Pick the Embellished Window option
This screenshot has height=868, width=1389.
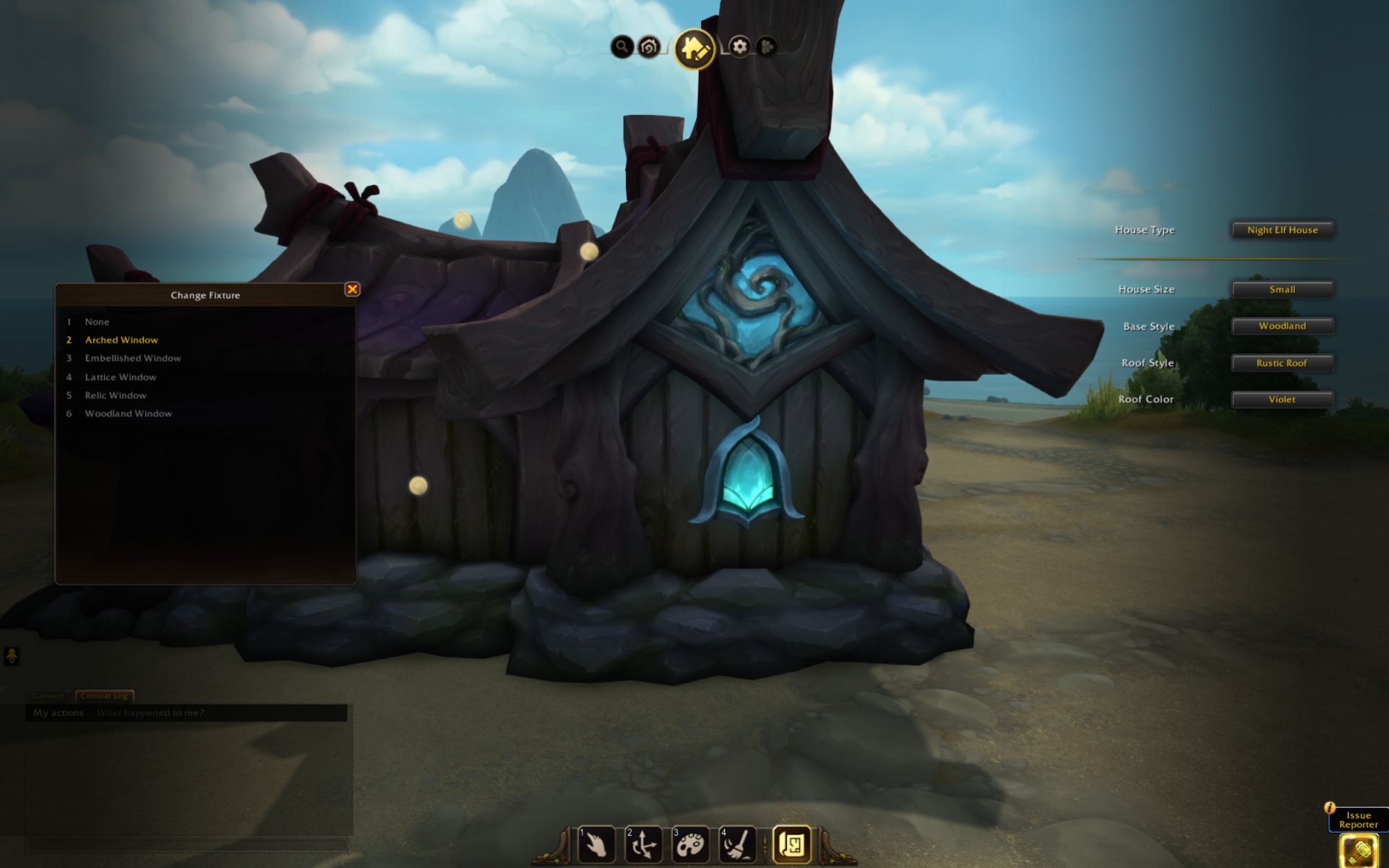point(133,358)
